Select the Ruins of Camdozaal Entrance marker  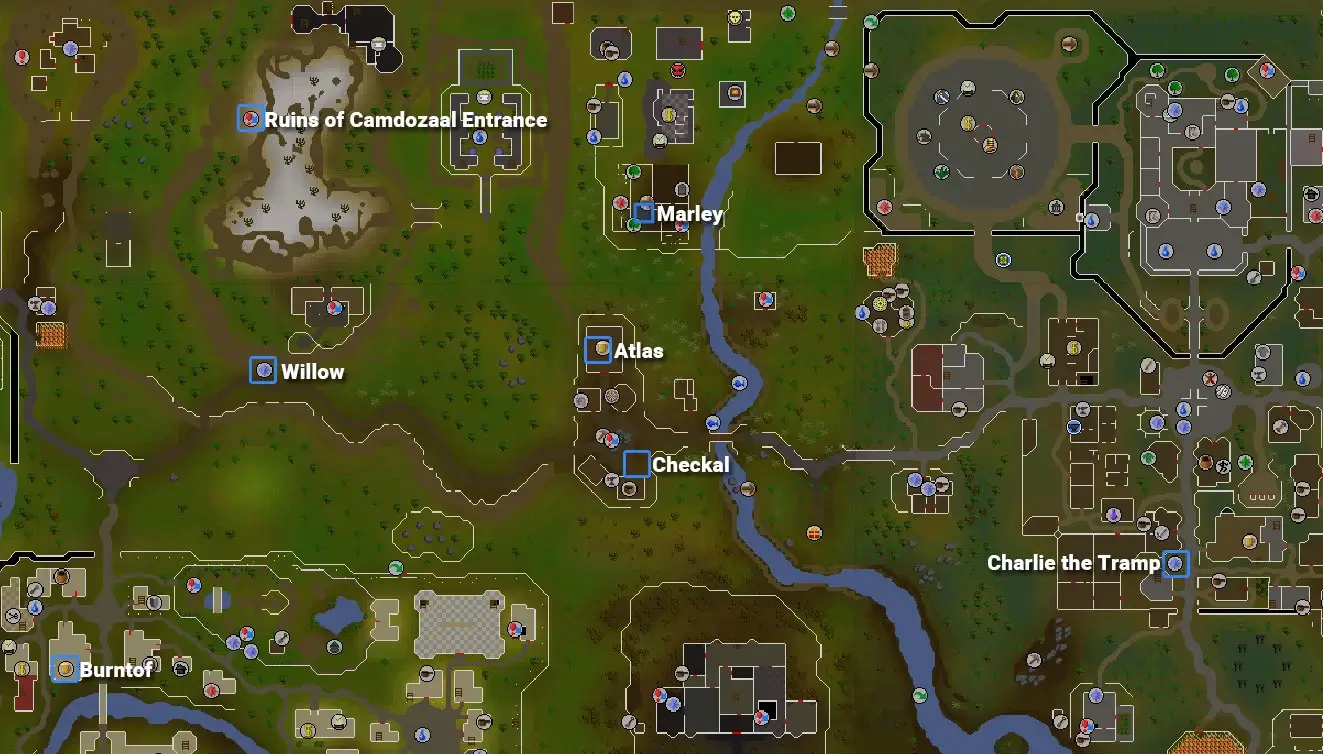coord(250,118)
